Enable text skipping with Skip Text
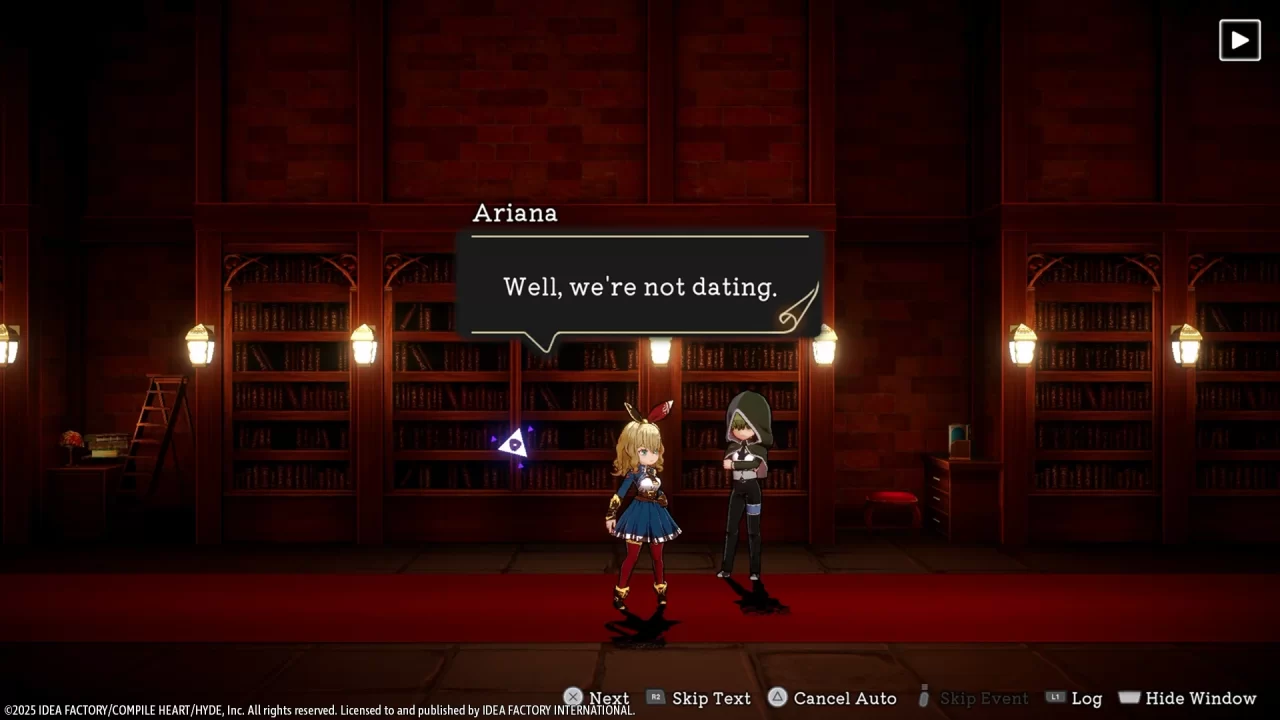This screenshot has height=720, width=1280. coord(711,698)
